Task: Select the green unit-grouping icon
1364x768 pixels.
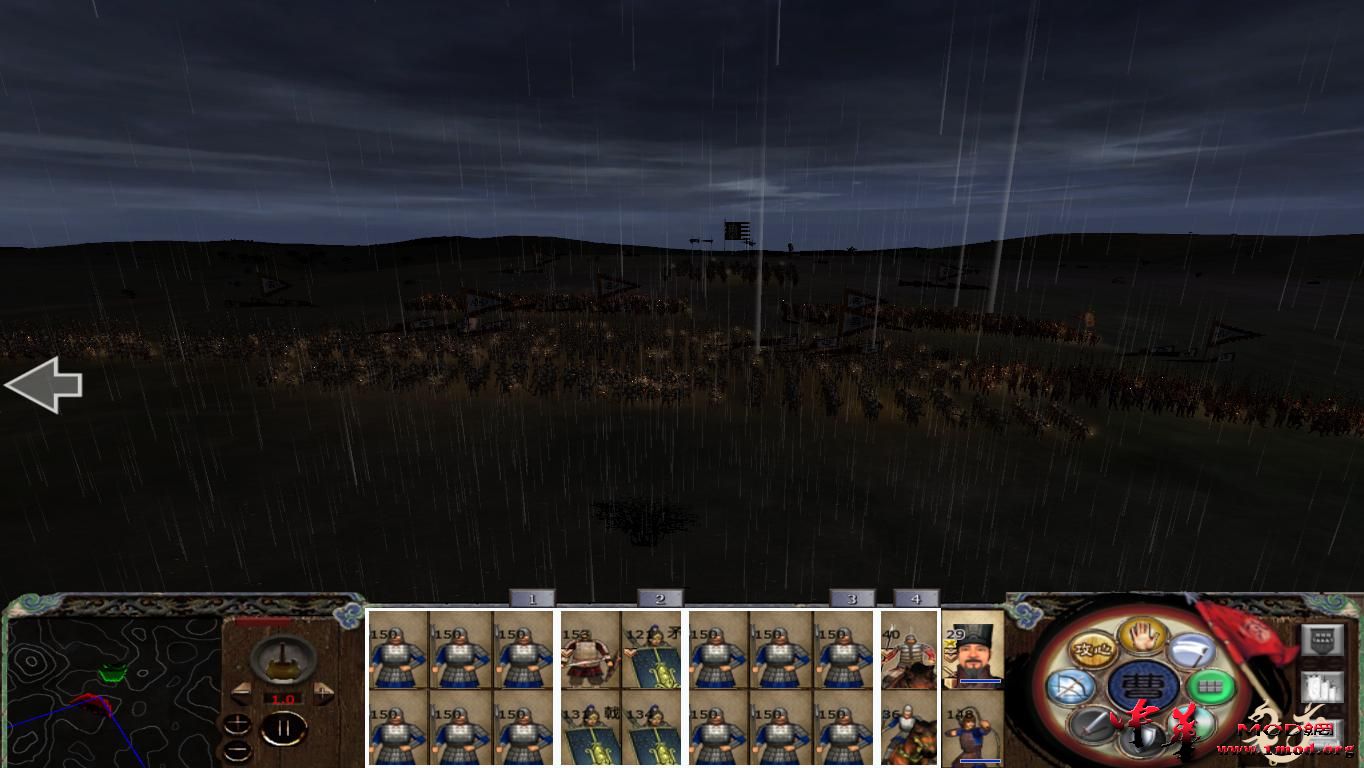Action: click(x=1210, y=687)
